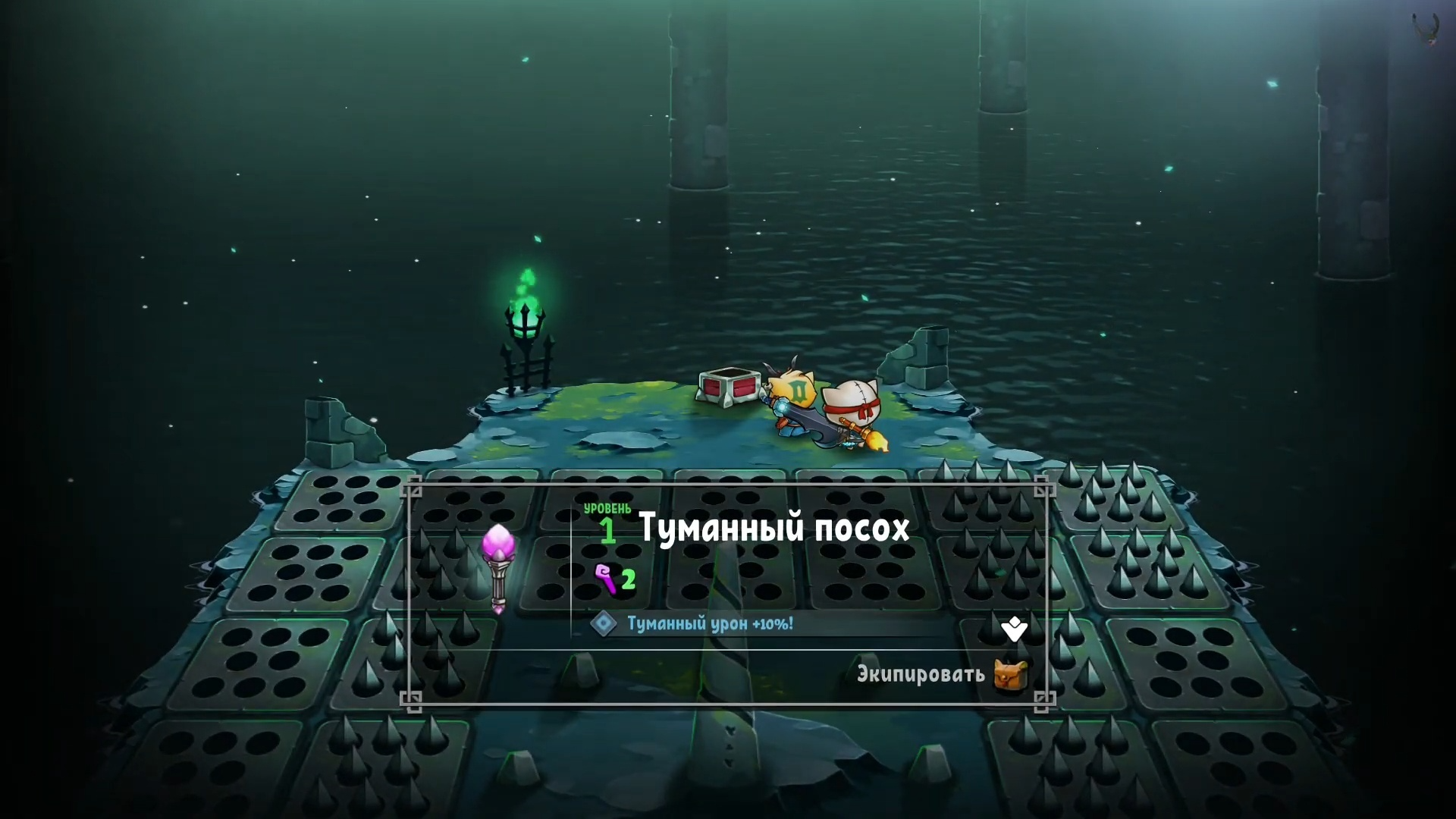Viewport: 1456px width, 819px height.
Task: Select the Туманный урон +10% bonus row
Action: click(709, 623)
